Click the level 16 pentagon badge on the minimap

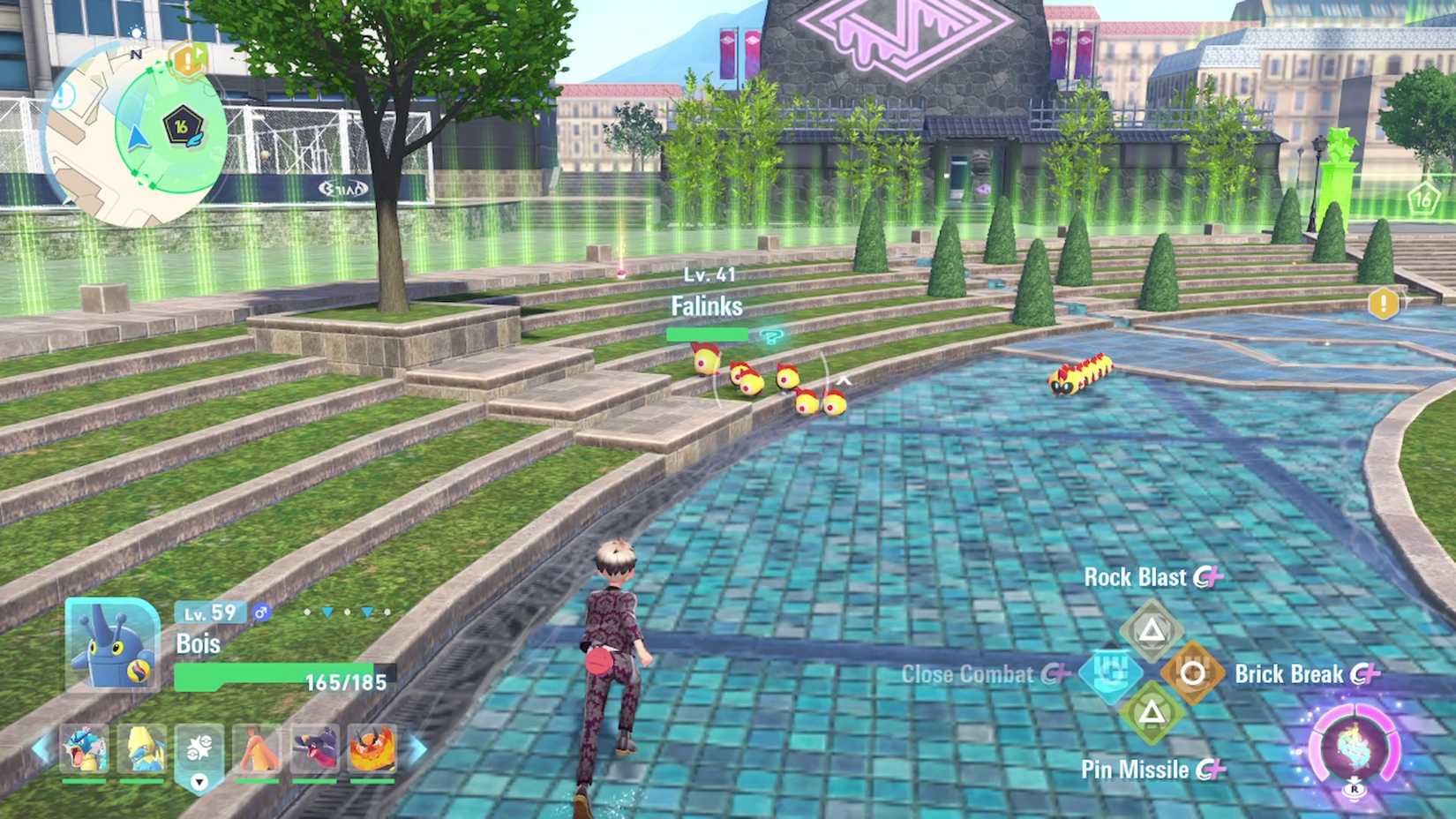click(x=184, y=122)
